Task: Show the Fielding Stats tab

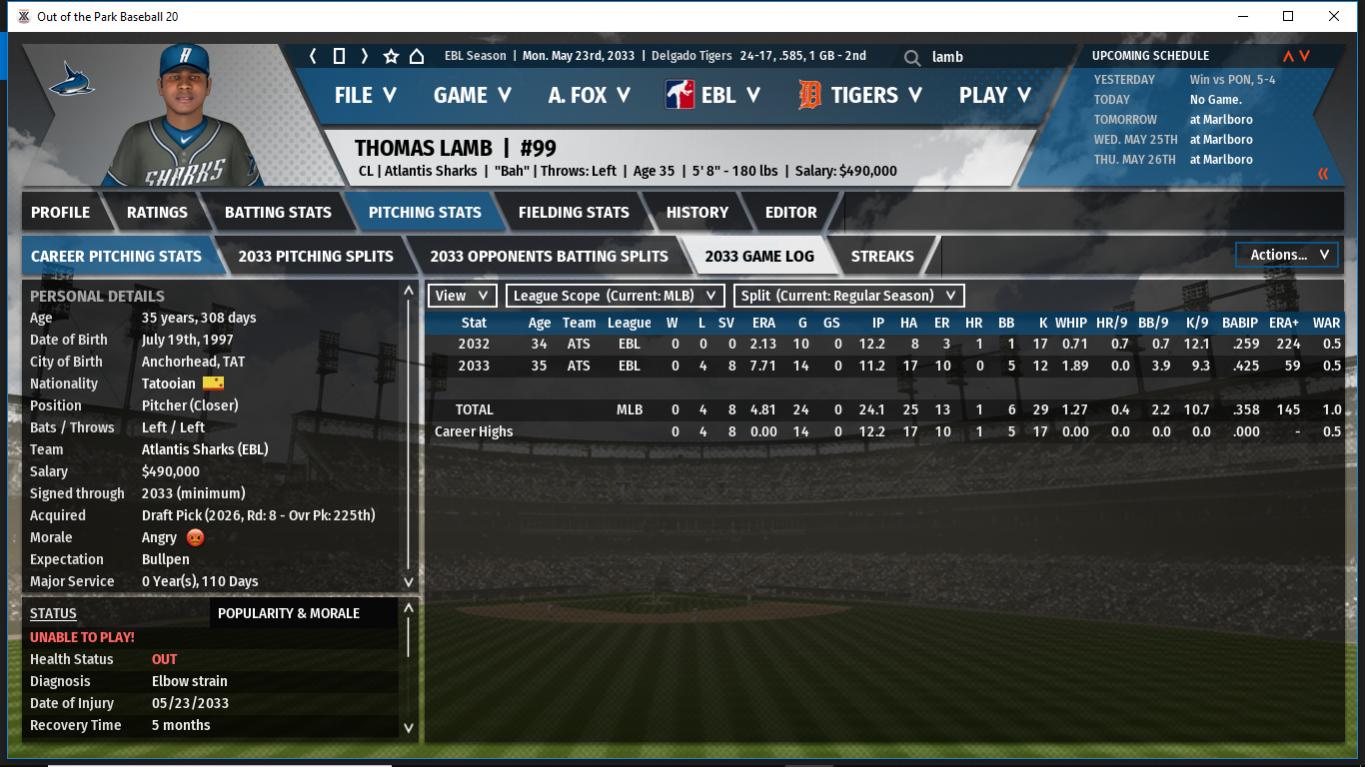Action: coord(573,212)
